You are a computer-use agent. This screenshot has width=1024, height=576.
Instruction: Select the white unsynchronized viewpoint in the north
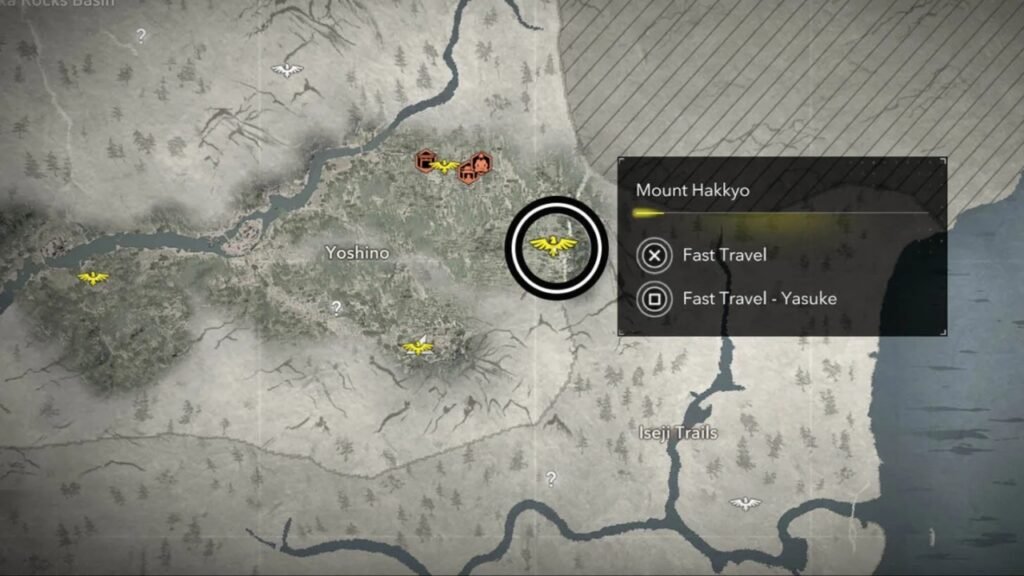tap(287, 70)
